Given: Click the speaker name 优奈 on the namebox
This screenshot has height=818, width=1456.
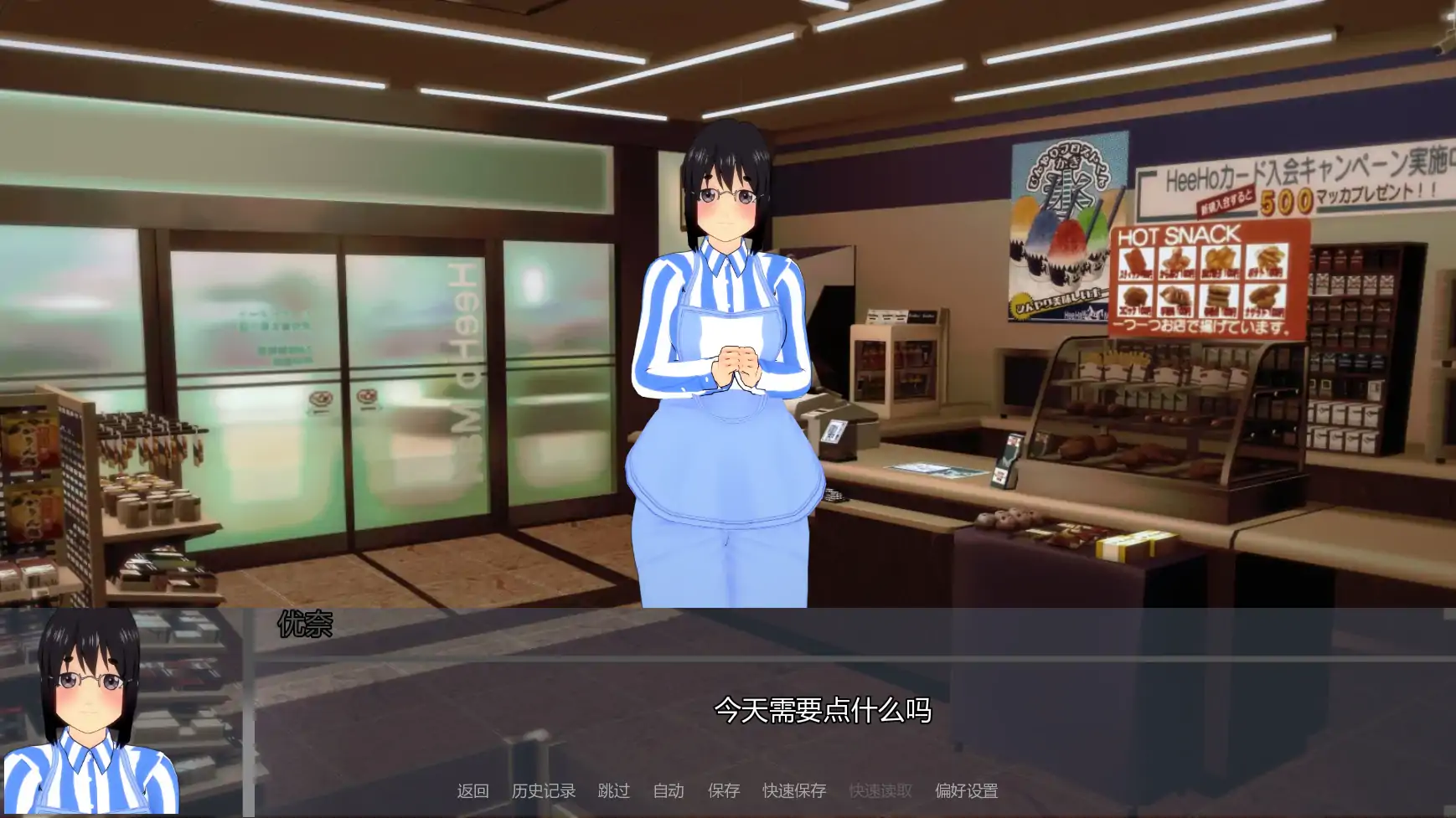Looking at the screenshot, I should click(305, 624).
